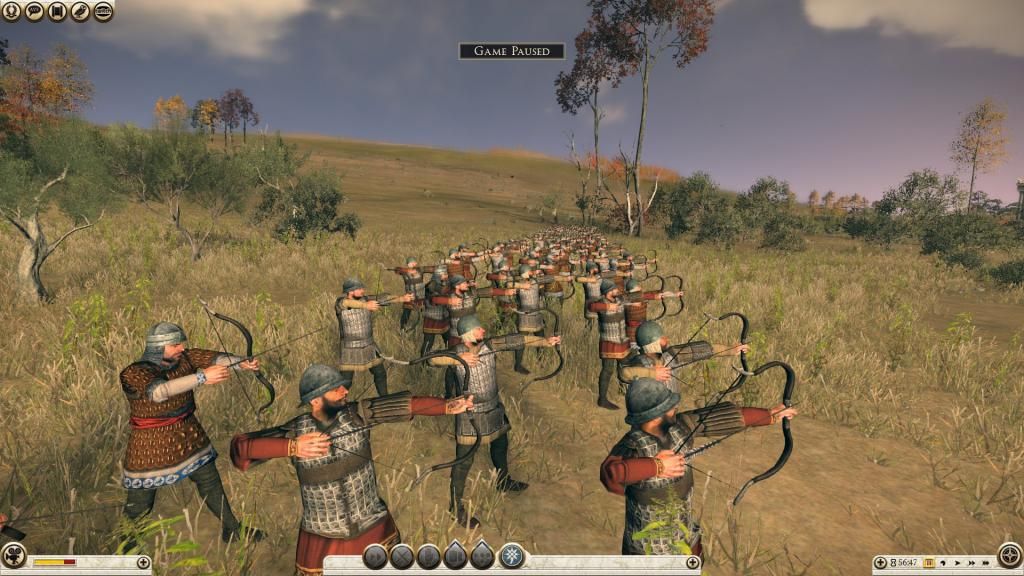
Task: Toggle the double-arrow run order button
Action: (x=376, y=557)
